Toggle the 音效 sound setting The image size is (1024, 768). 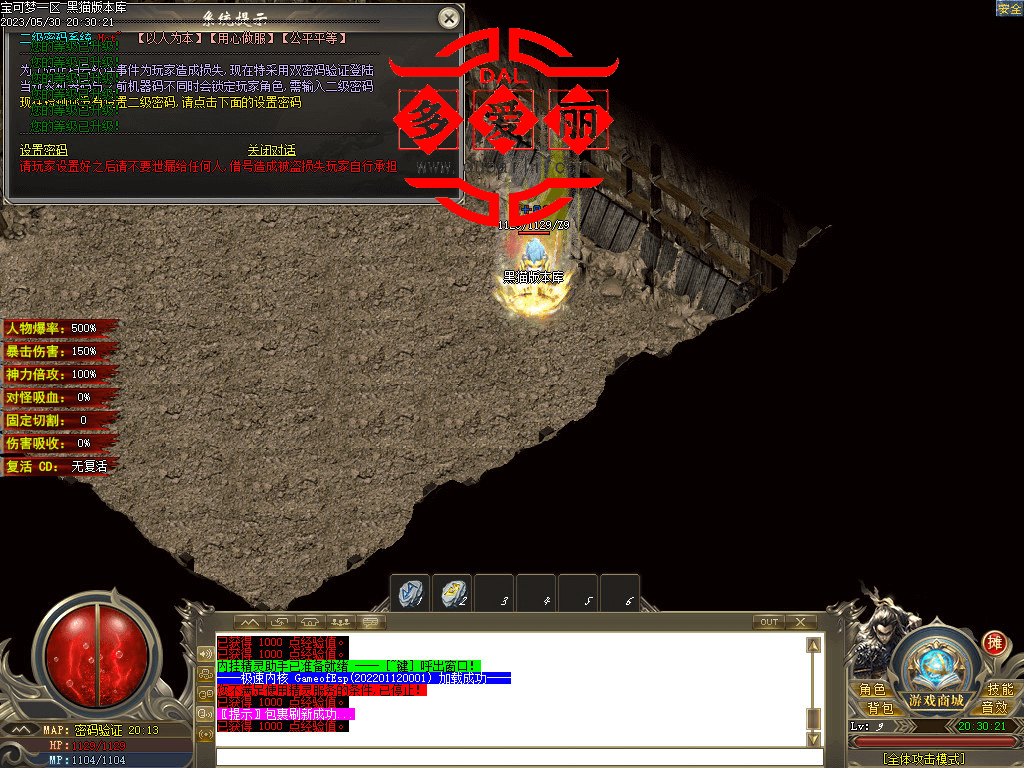pyautogui.click(x=994, y=708)
